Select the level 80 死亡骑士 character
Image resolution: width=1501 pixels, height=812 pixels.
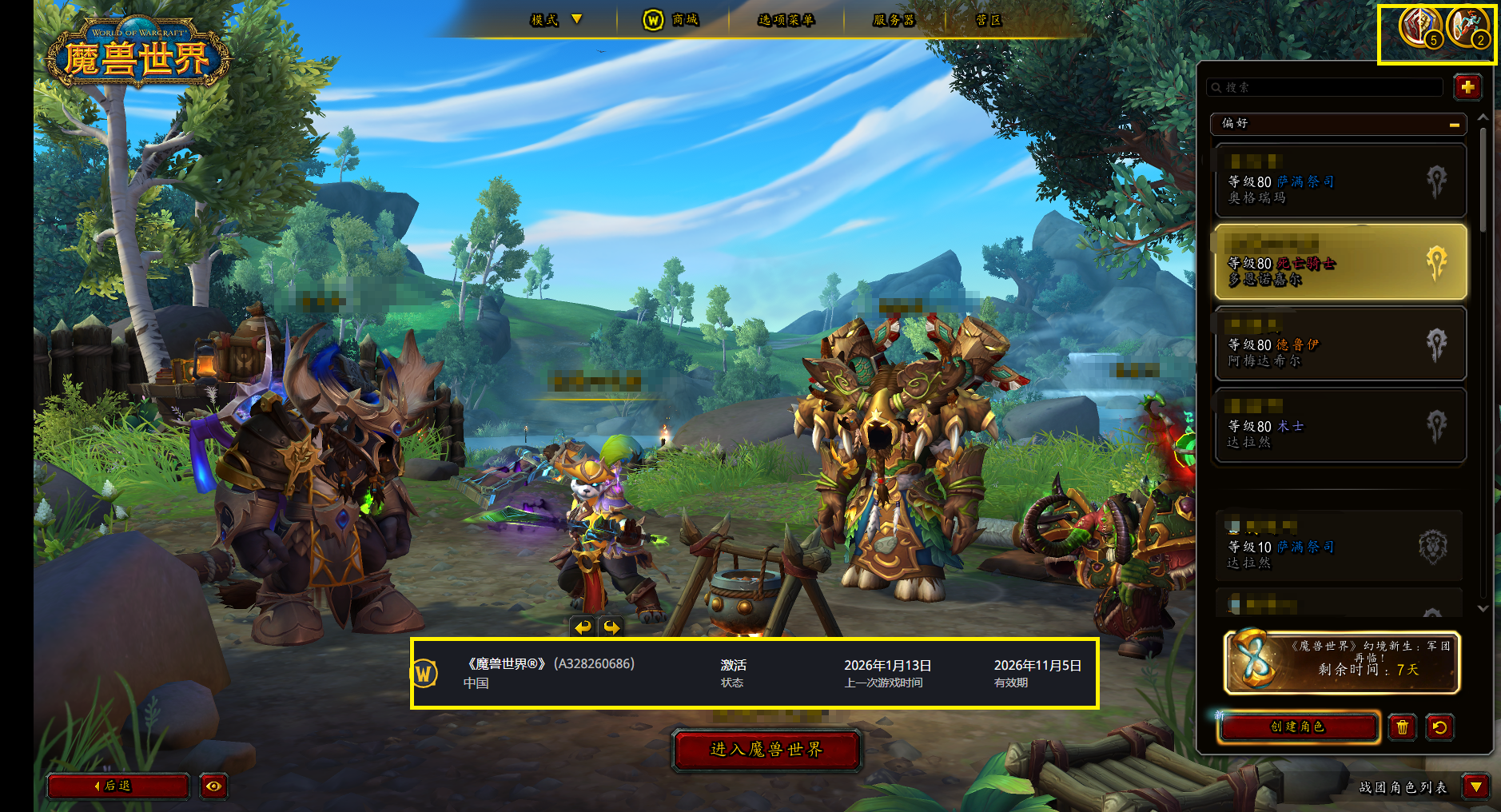coord(1340,262)
